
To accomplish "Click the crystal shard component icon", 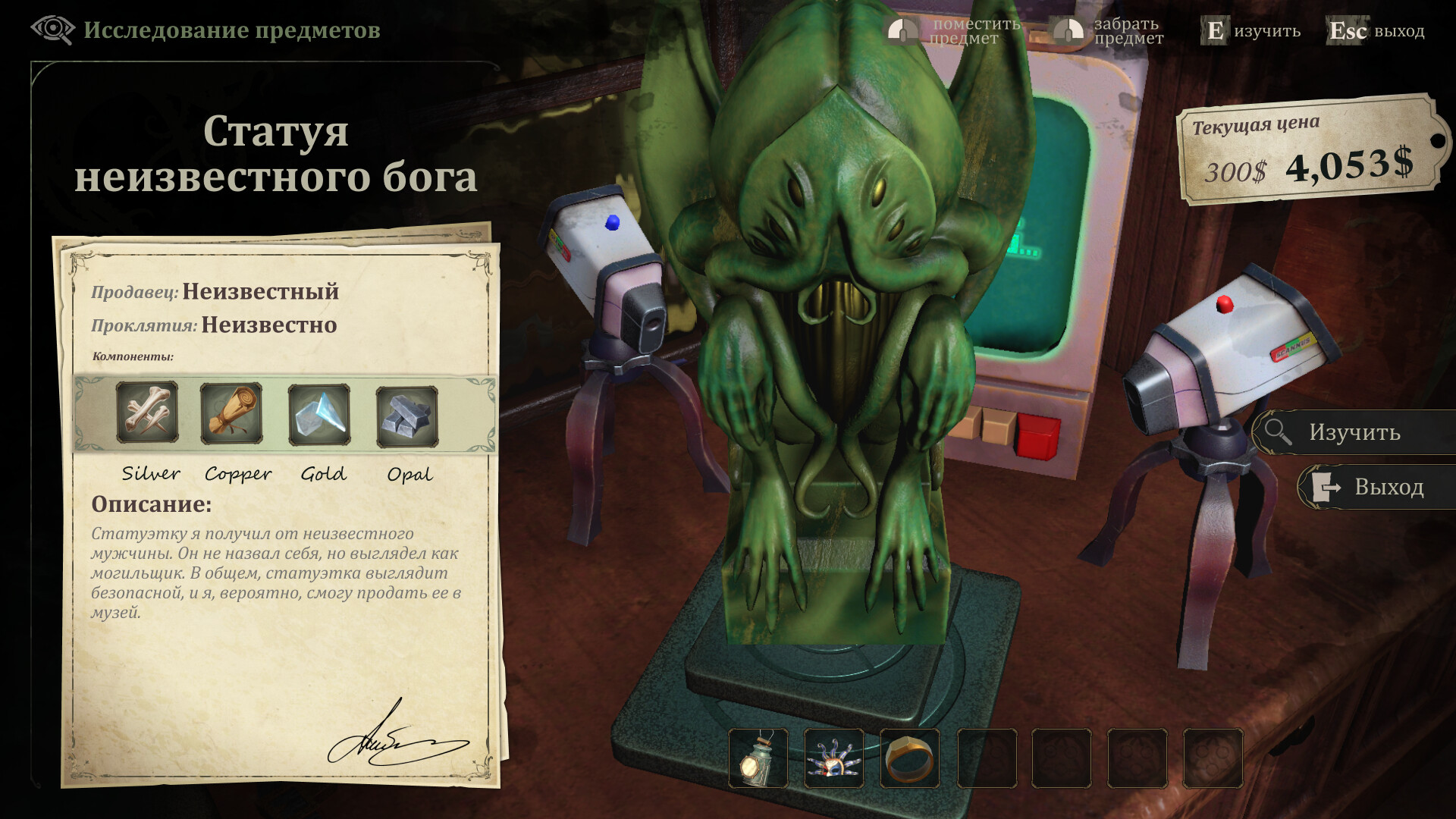I will click(319, 415).
